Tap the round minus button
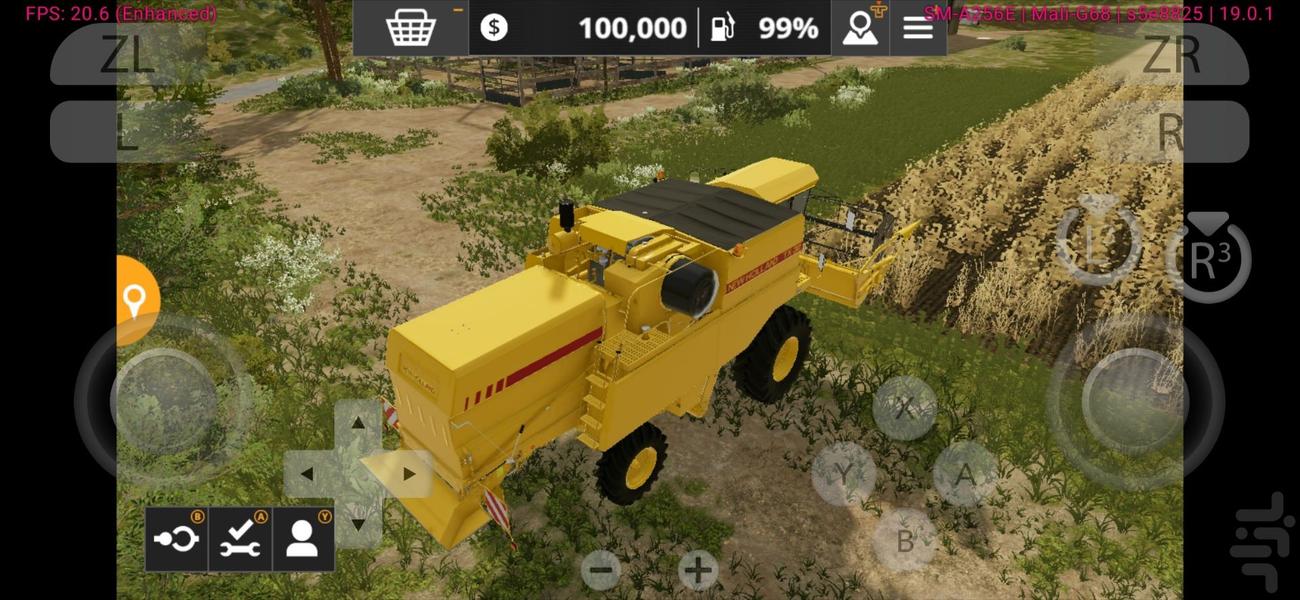The width and height of the screenshot is (1300, 600). click(x=601, y=571)
